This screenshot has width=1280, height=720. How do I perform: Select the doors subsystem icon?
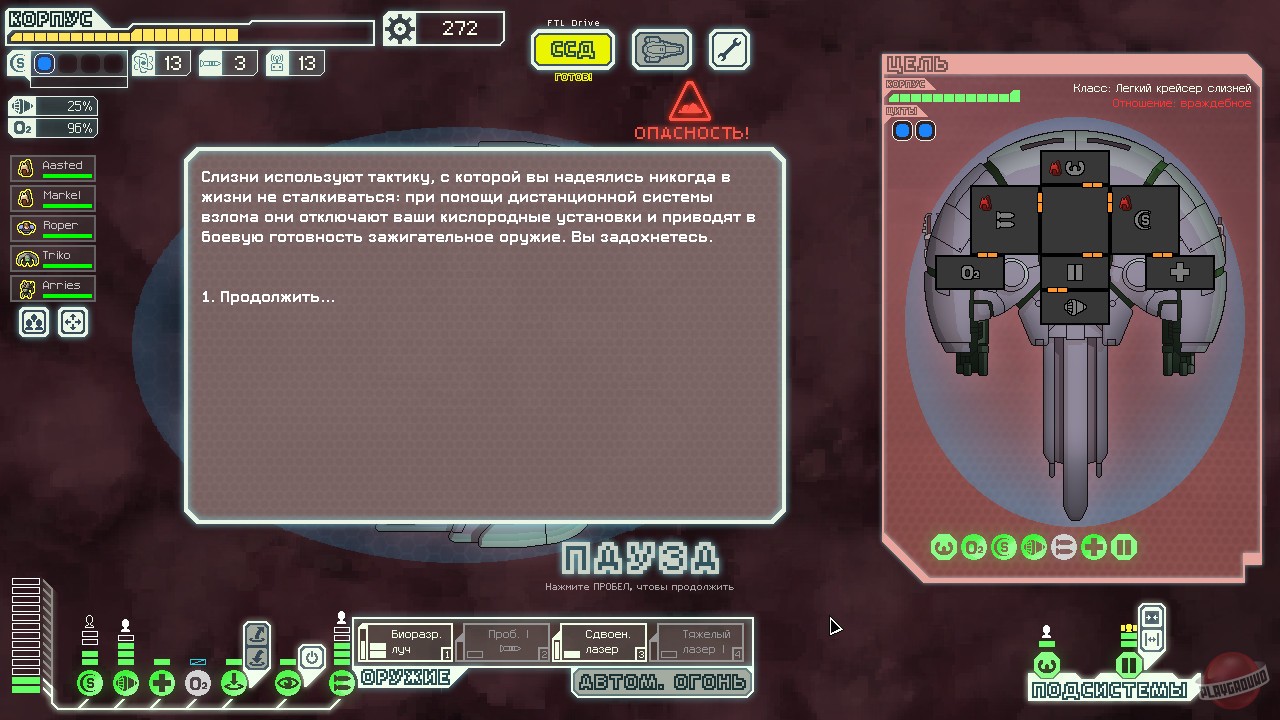[x=1129, y=665]
